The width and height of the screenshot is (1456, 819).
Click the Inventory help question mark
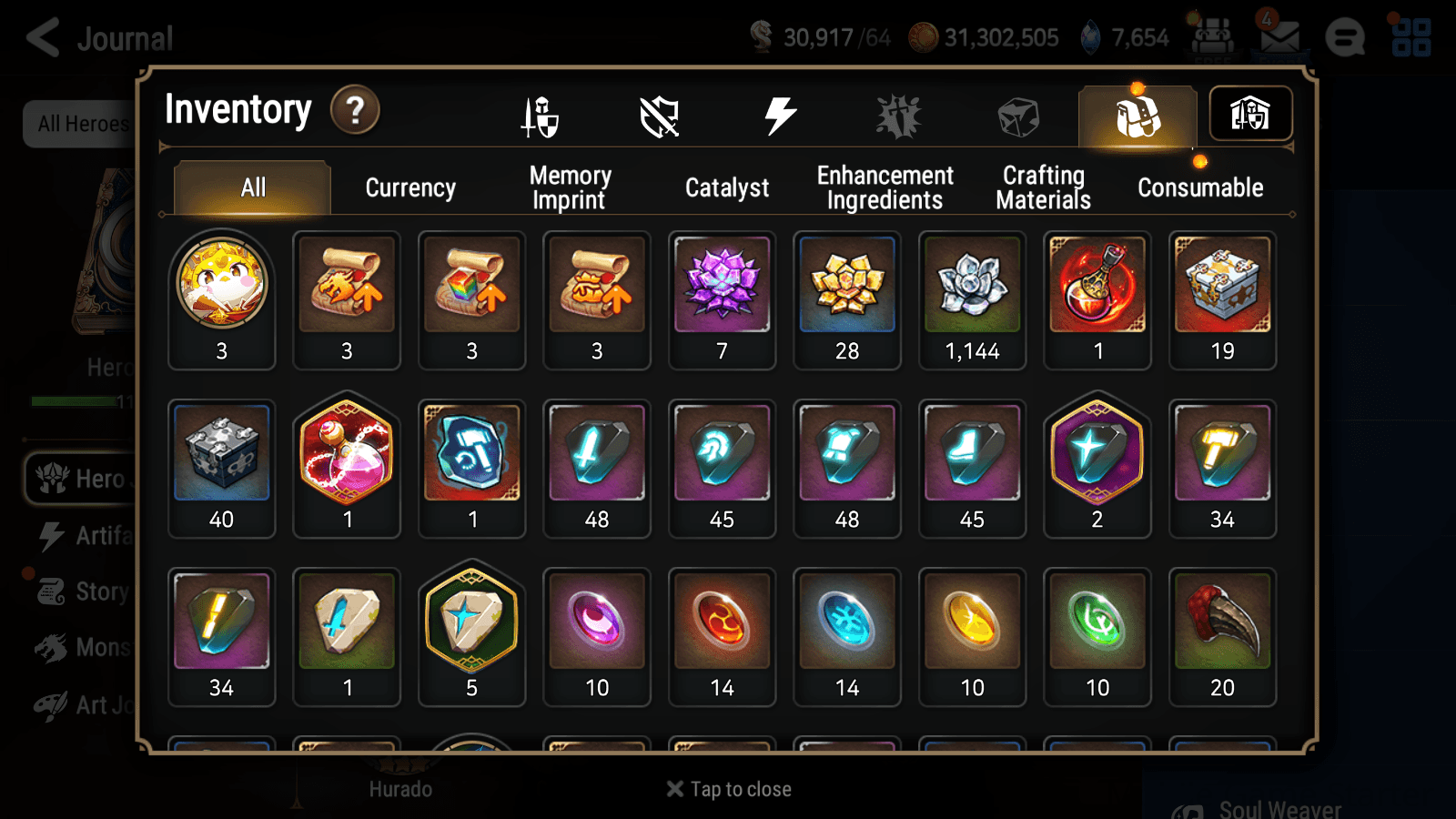pos(355,109)
